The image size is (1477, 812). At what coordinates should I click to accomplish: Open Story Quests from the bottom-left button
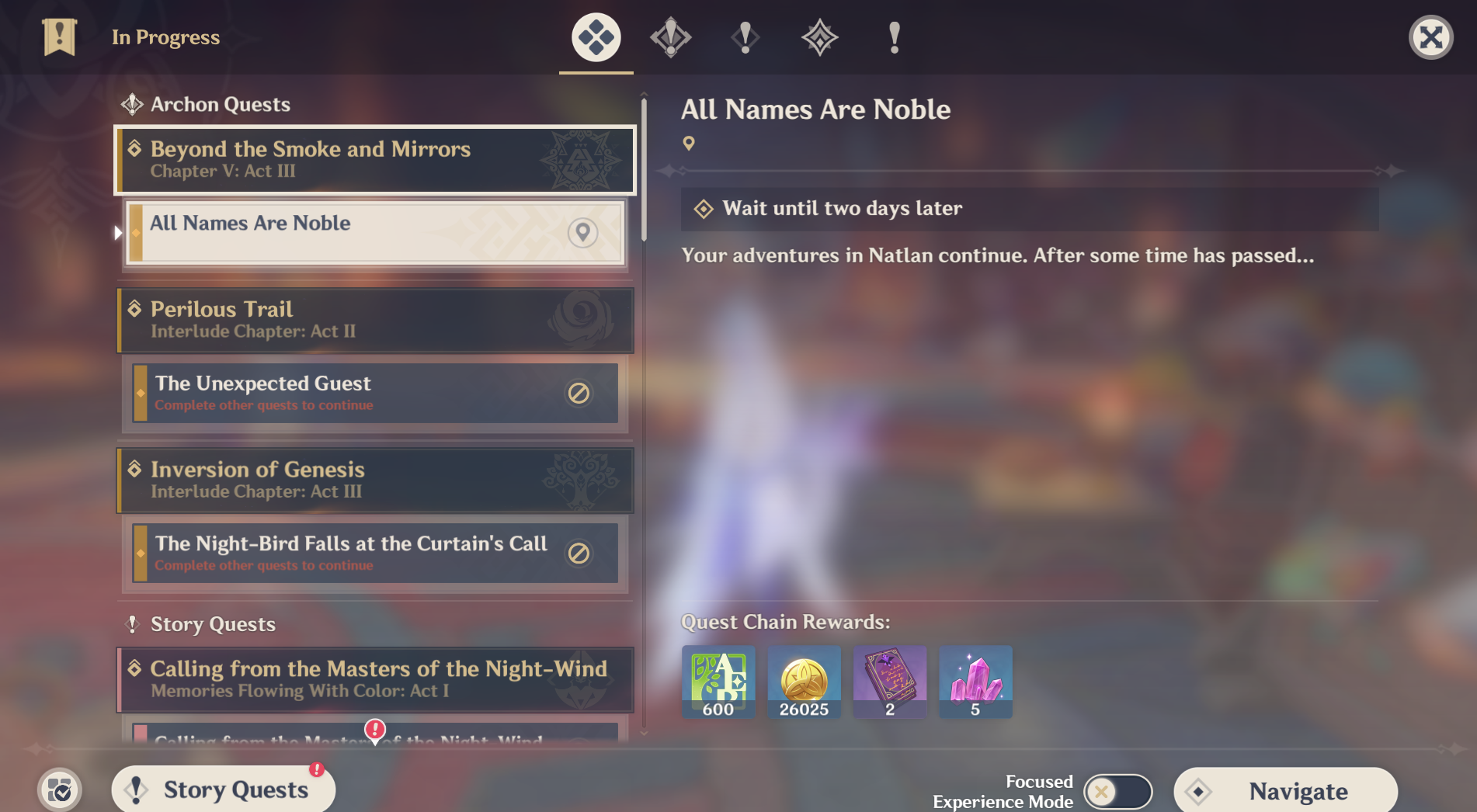224,789
